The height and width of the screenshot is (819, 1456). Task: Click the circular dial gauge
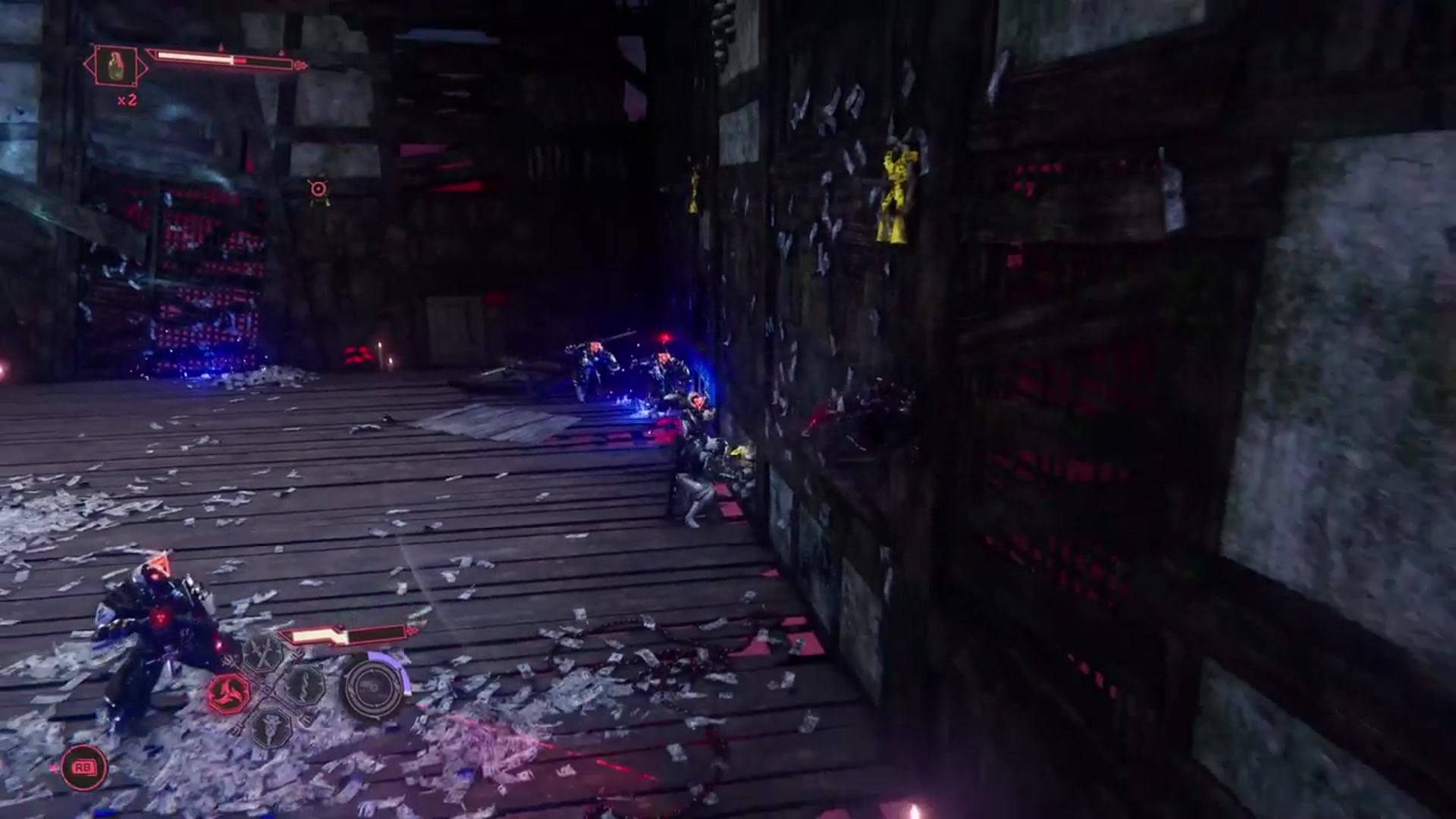coord(373,688)
